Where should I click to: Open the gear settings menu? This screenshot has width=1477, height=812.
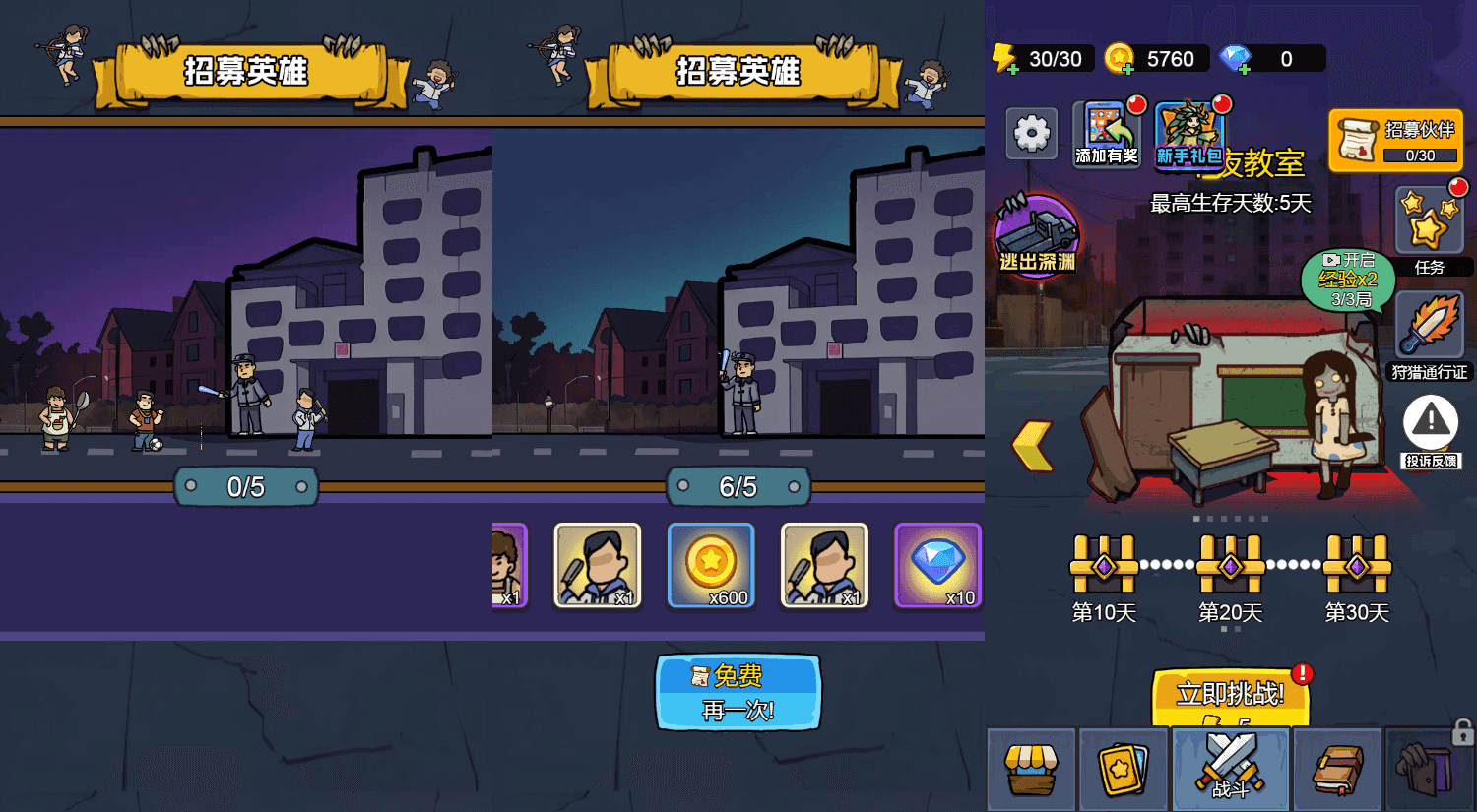pos(1032,133)
